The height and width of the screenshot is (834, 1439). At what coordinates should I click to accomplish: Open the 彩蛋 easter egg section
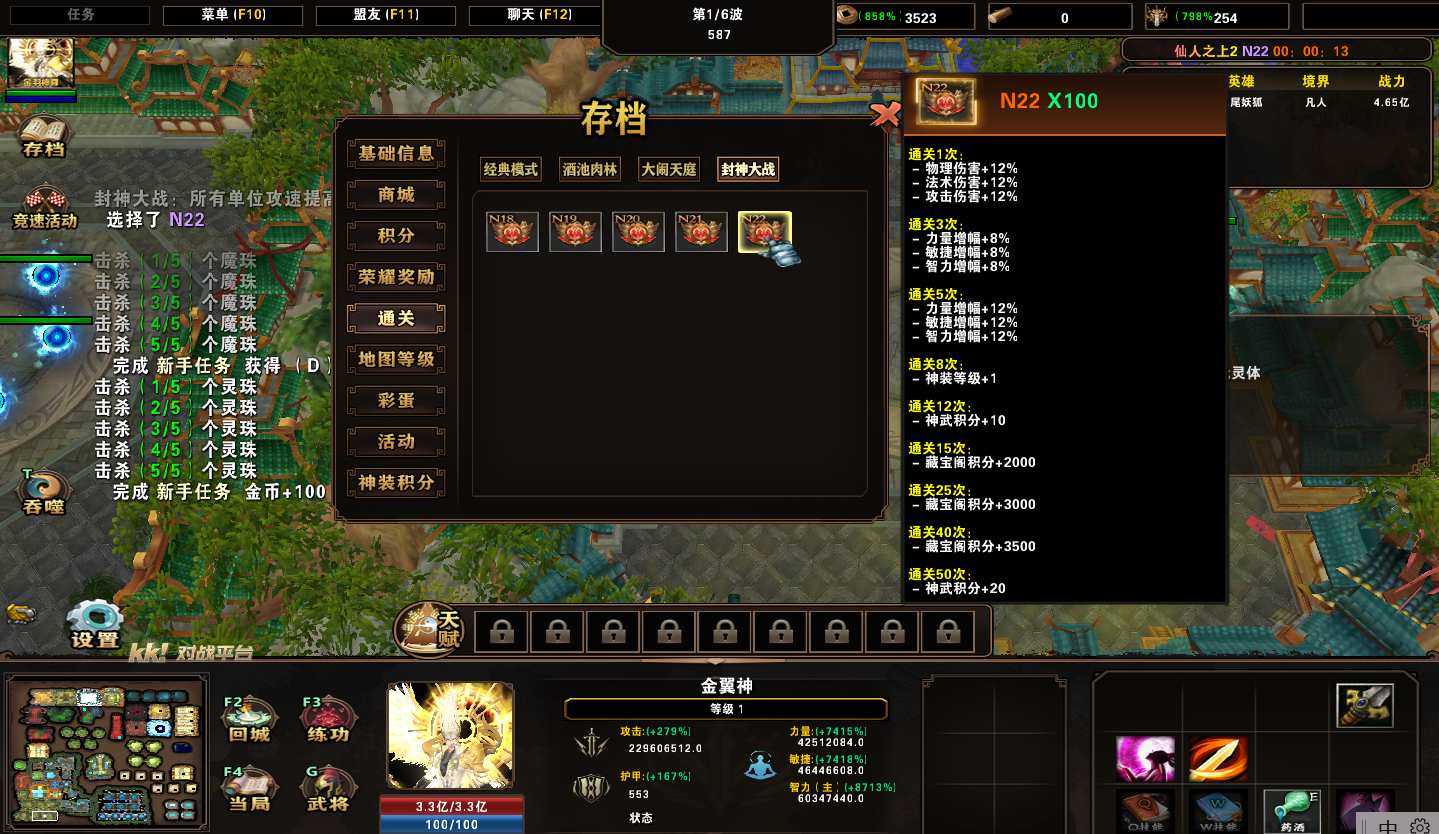click(x=396, y=400)
